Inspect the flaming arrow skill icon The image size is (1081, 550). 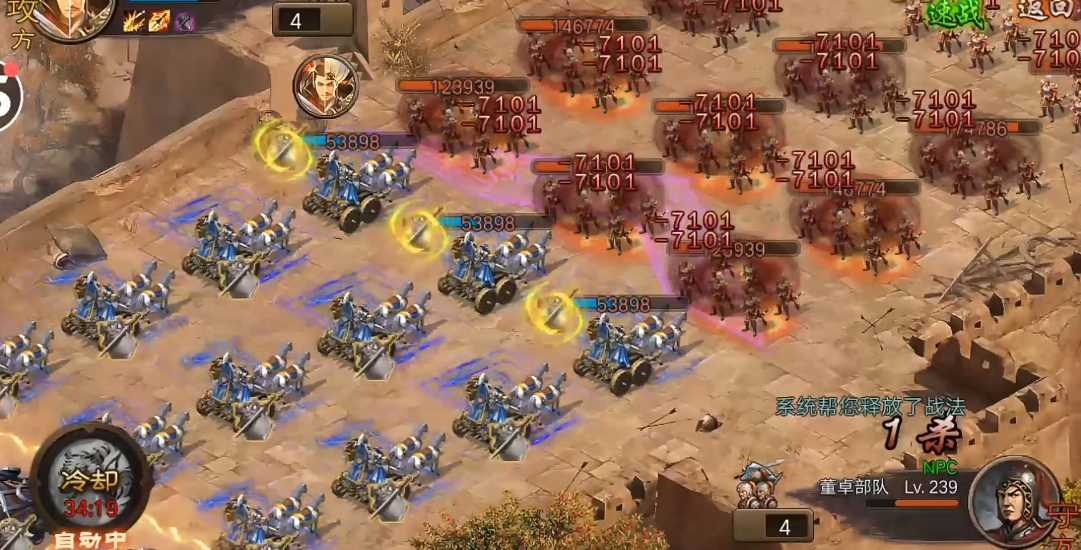coord(158,22)
